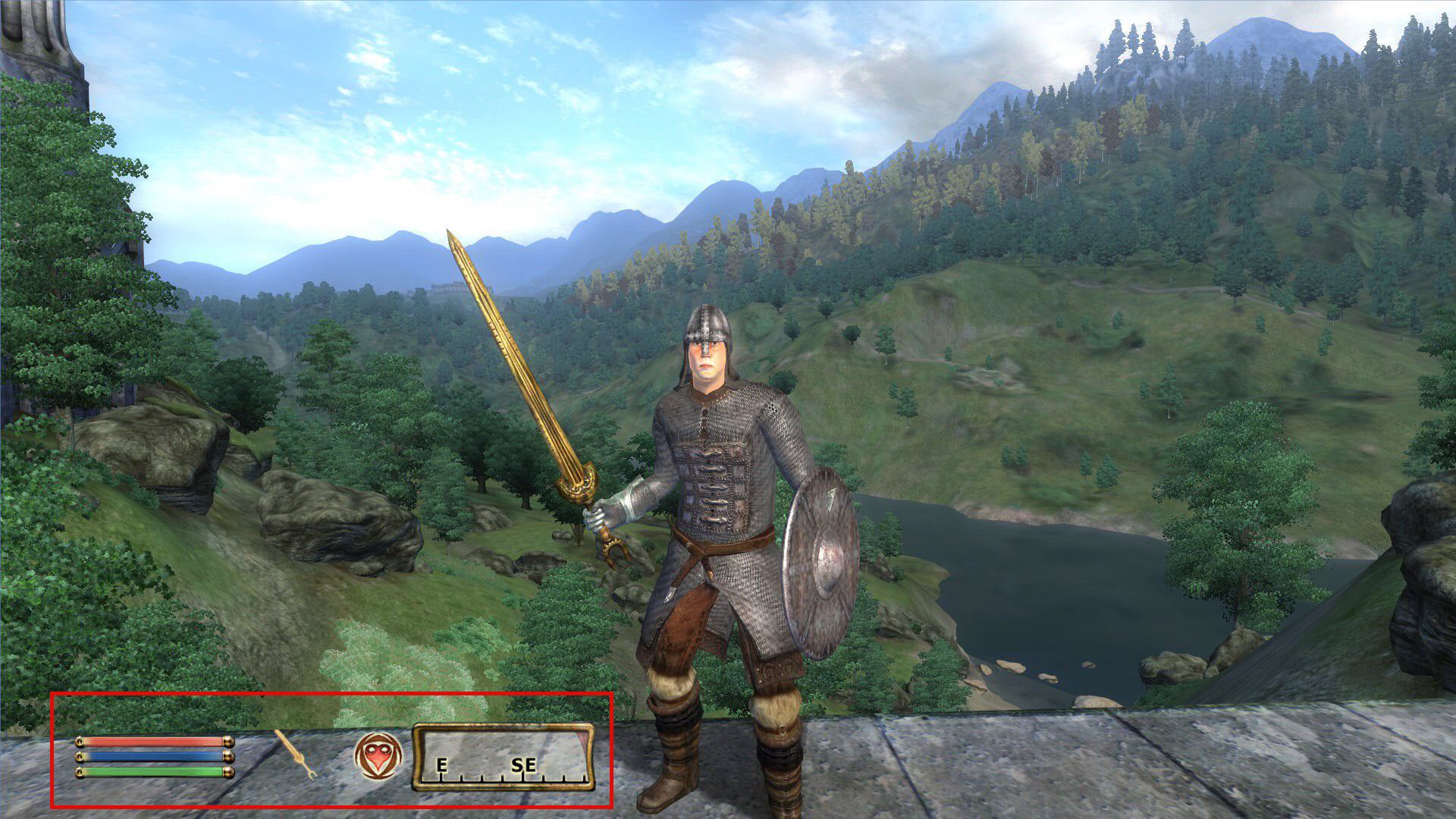The height and width of the screenshot is (819, 1456).
Task: Select the red active spell icon
Action: [377, 757]
